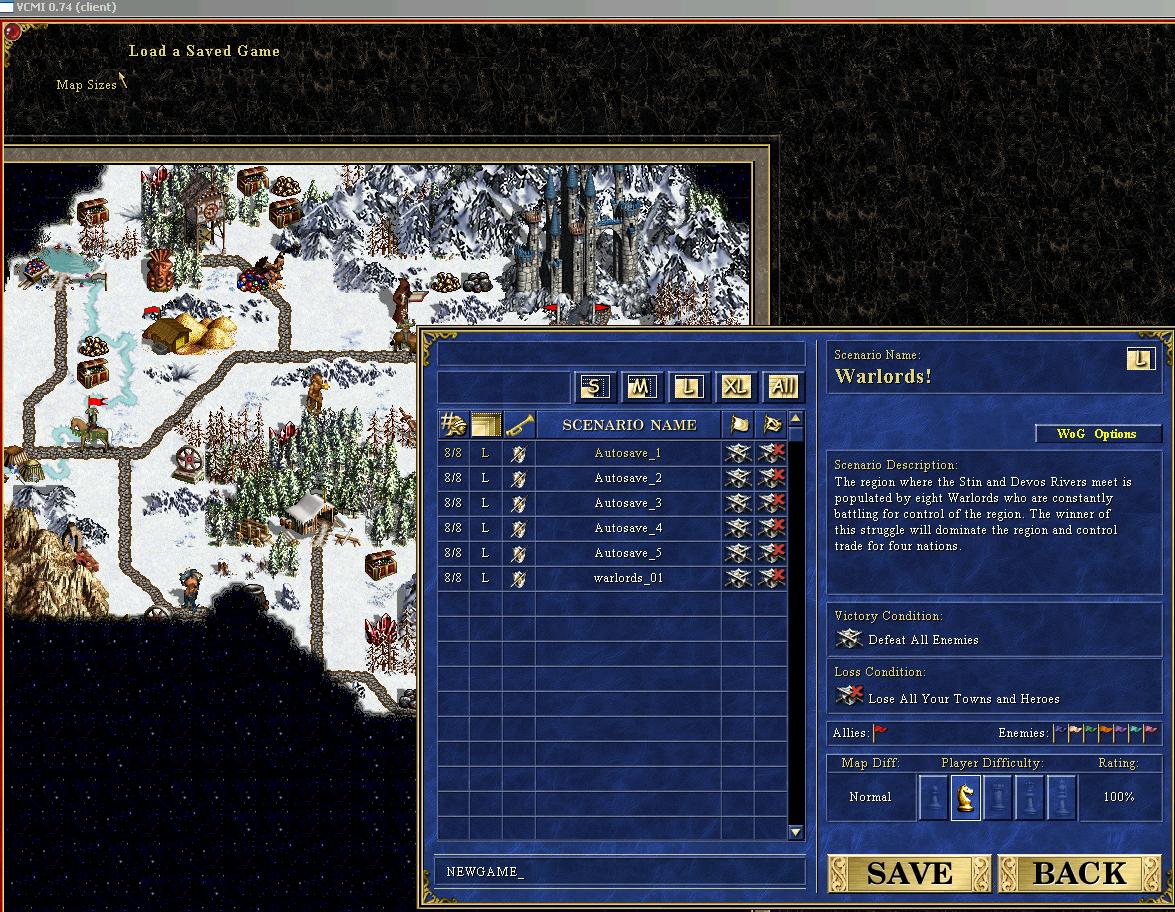The image size is (1175, 912).
Task: Click the SAVE button
Action: pyautogui.click(x=908, y=873)
